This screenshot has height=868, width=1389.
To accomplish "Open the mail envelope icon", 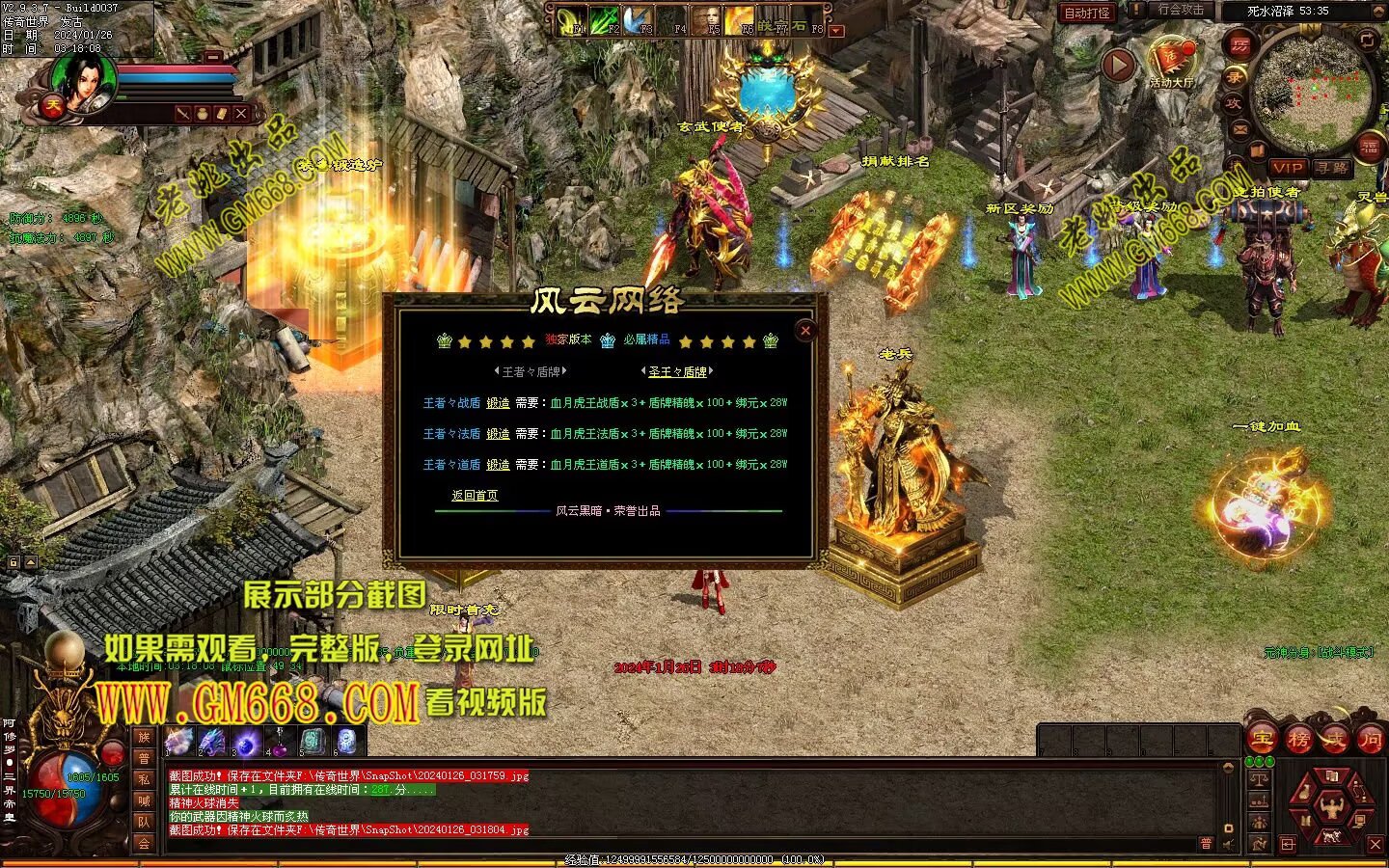I will pyautogui.click(x=1239, y=128).
